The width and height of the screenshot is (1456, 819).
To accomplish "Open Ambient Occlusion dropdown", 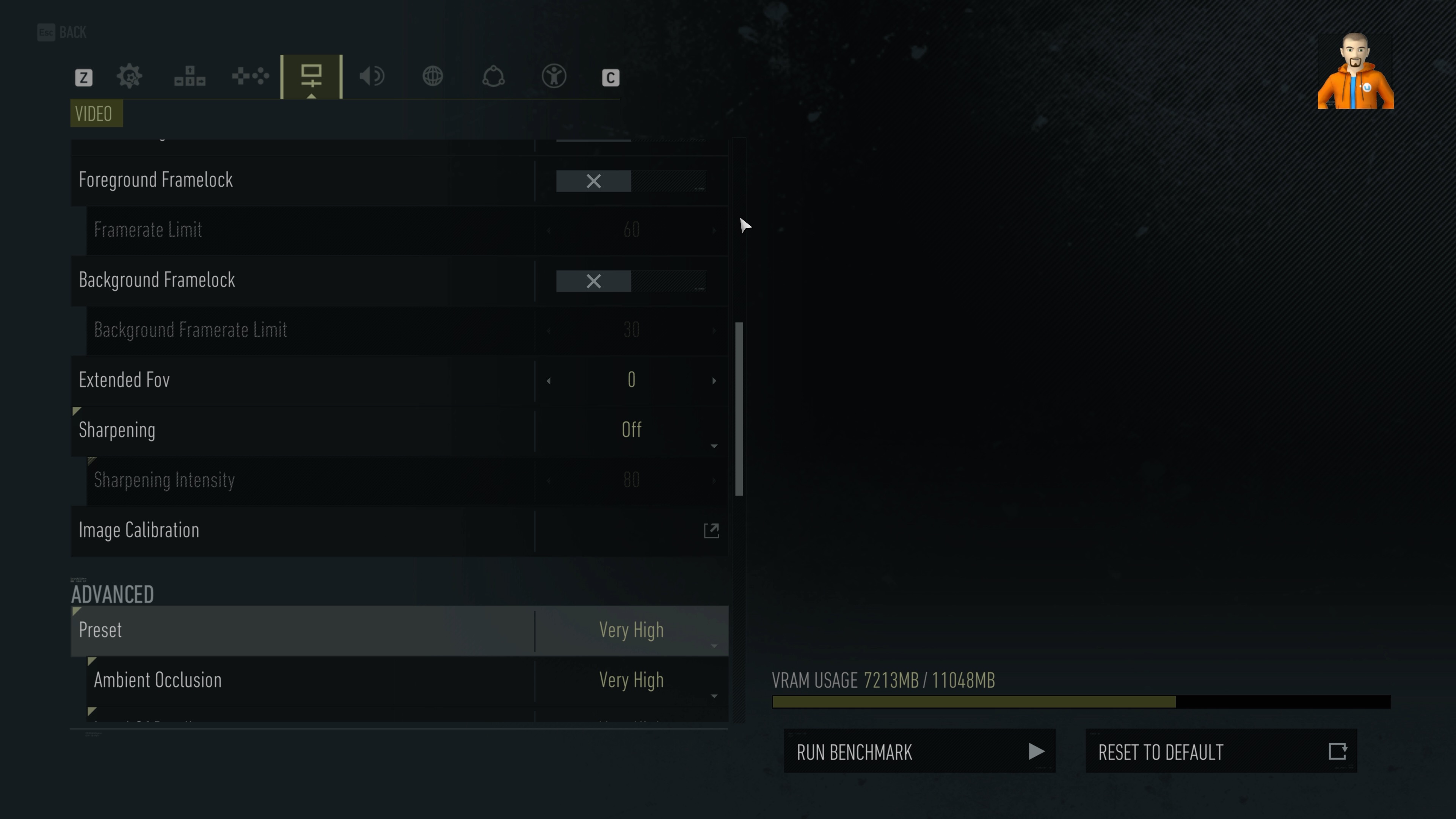I will click(631, 680).
